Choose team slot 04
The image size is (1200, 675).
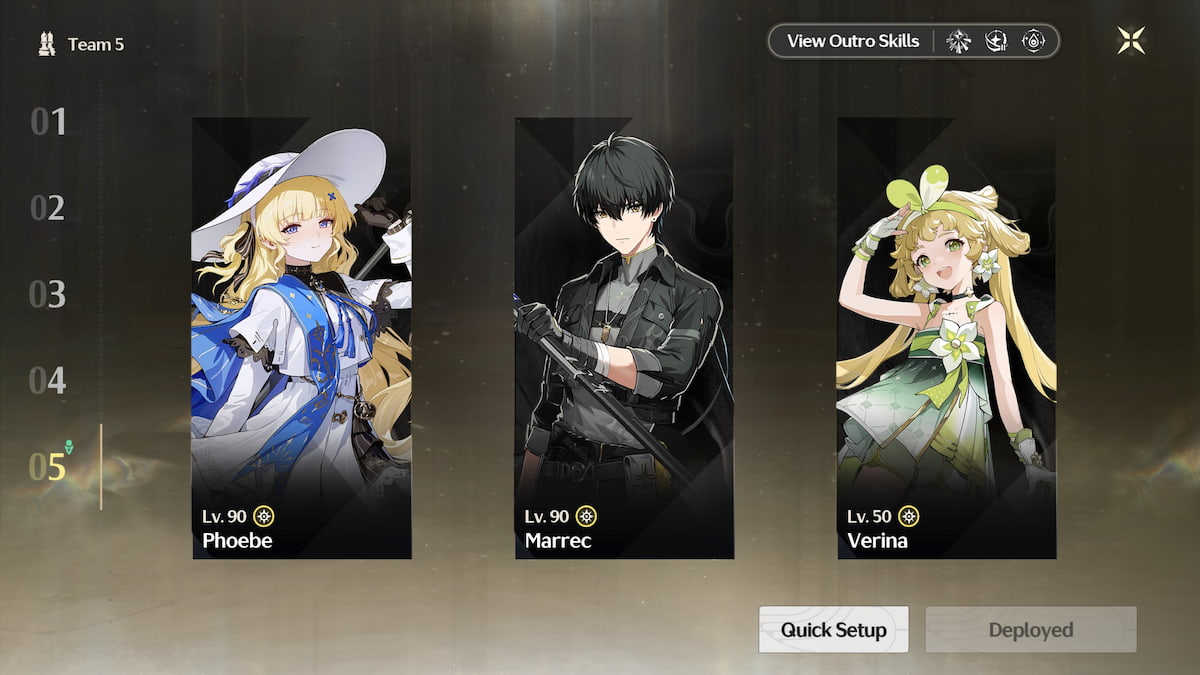48,381
